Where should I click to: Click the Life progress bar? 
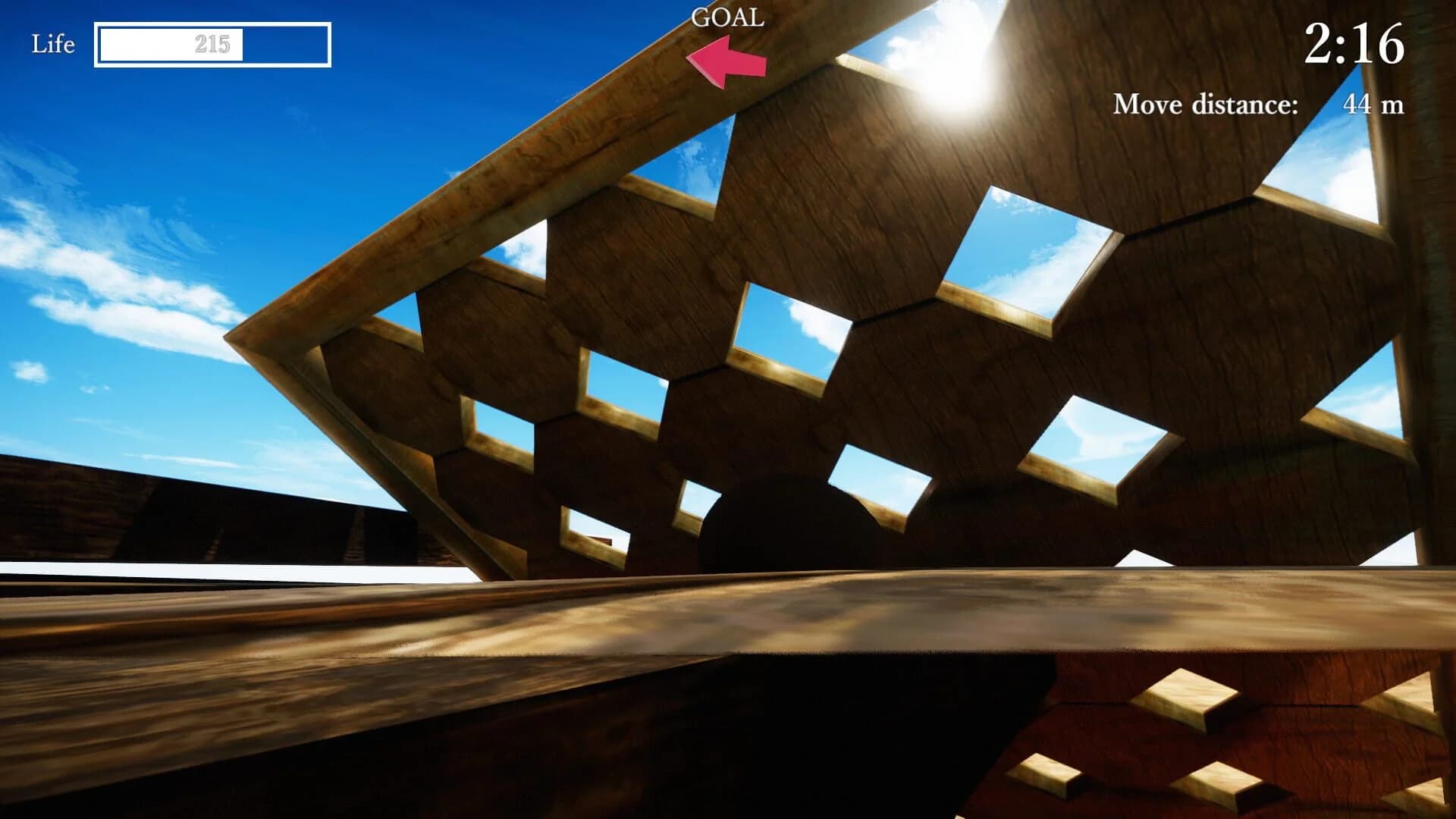coord(215,44)
